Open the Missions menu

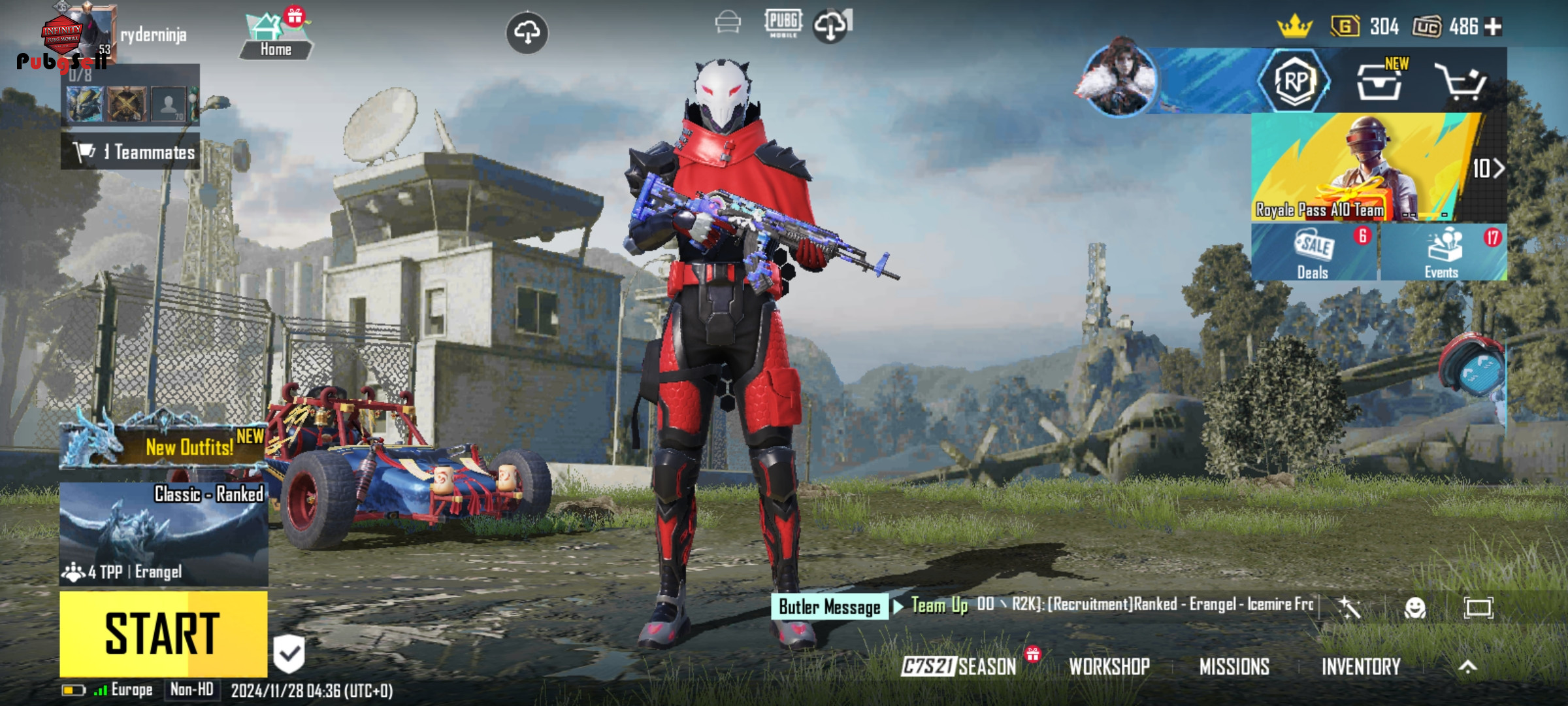1234,666
